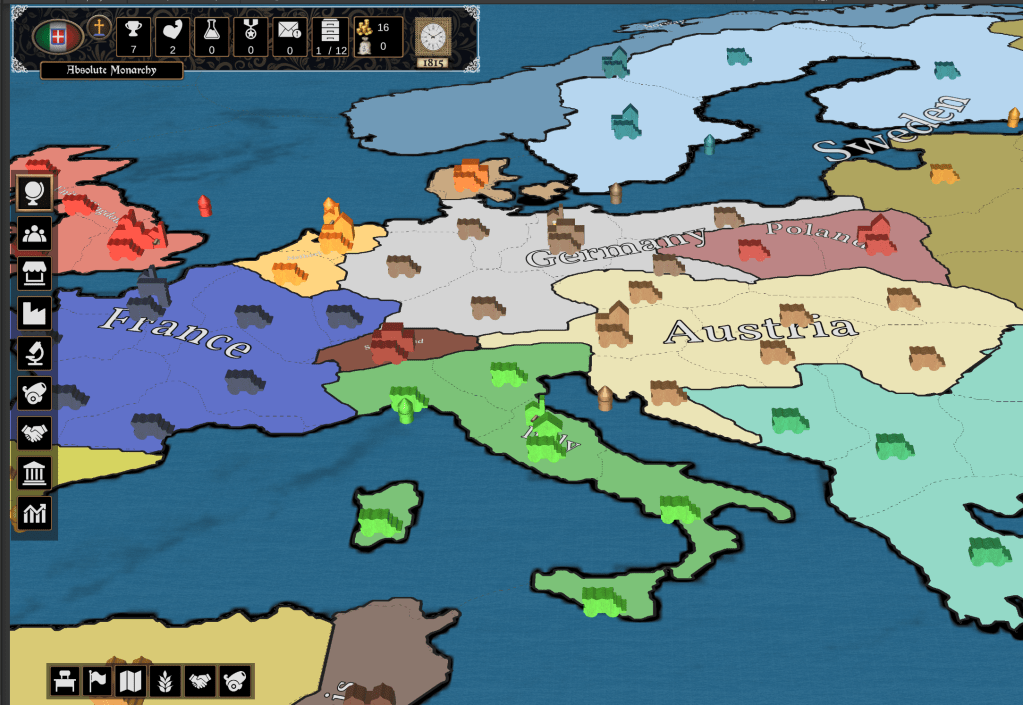Open the market stall trade panel
Viewport: 1023px width, 705px height.
point(35,272)
